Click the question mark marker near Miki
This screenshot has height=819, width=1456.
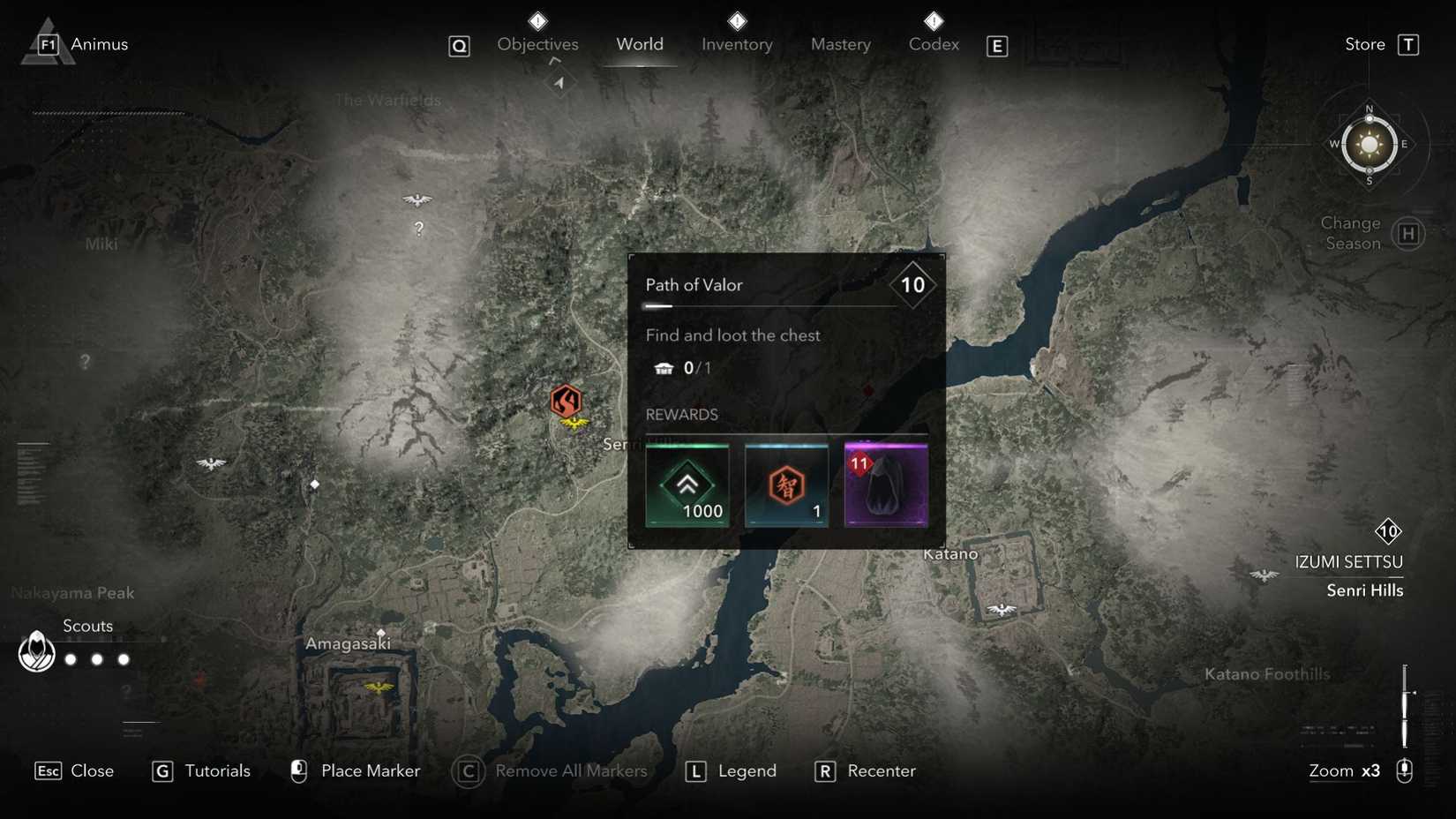coord(84,360)
